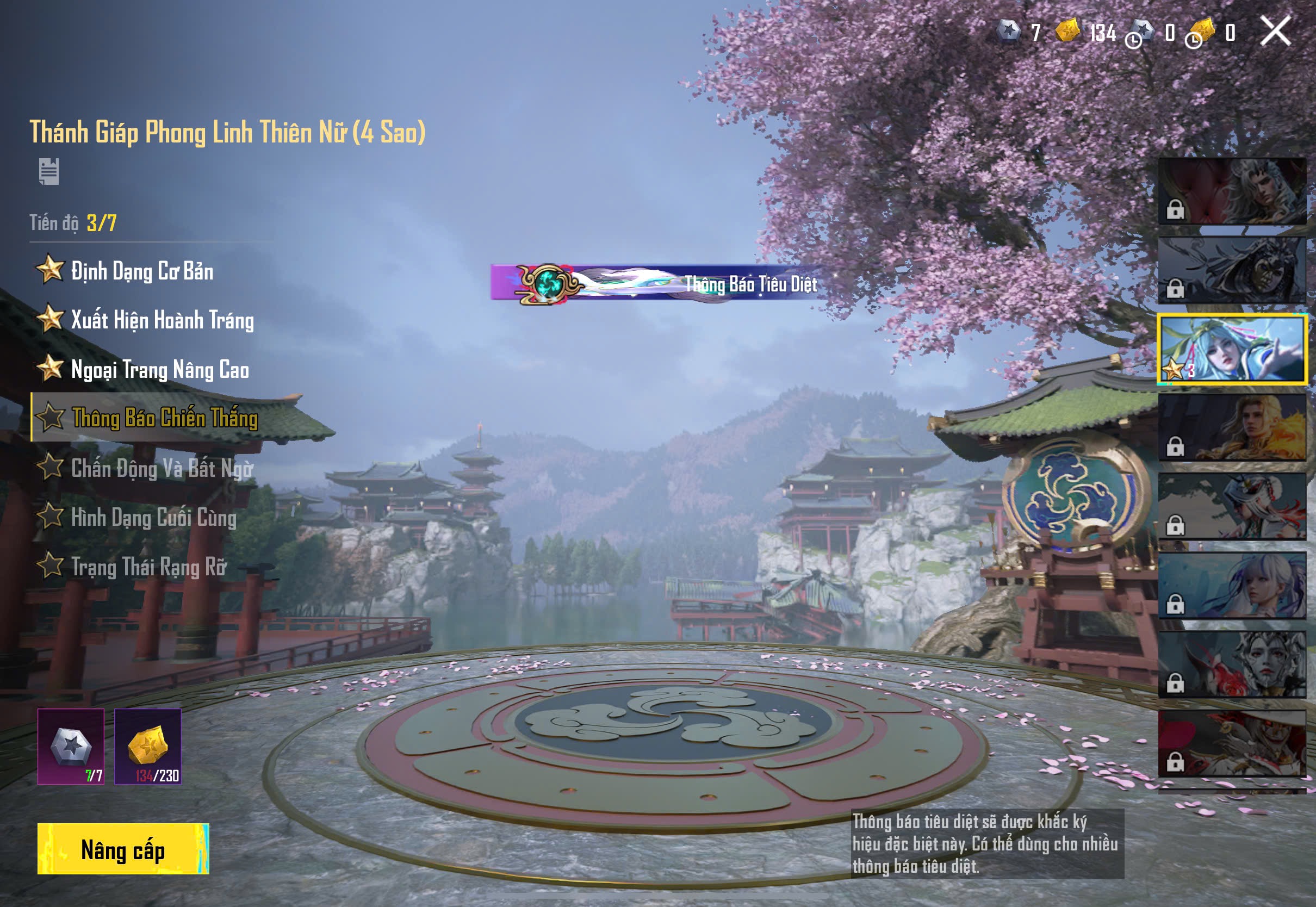
Task: Choose the Xuất Hiện Hoành Tráng entry
Action: pos(162,320)
